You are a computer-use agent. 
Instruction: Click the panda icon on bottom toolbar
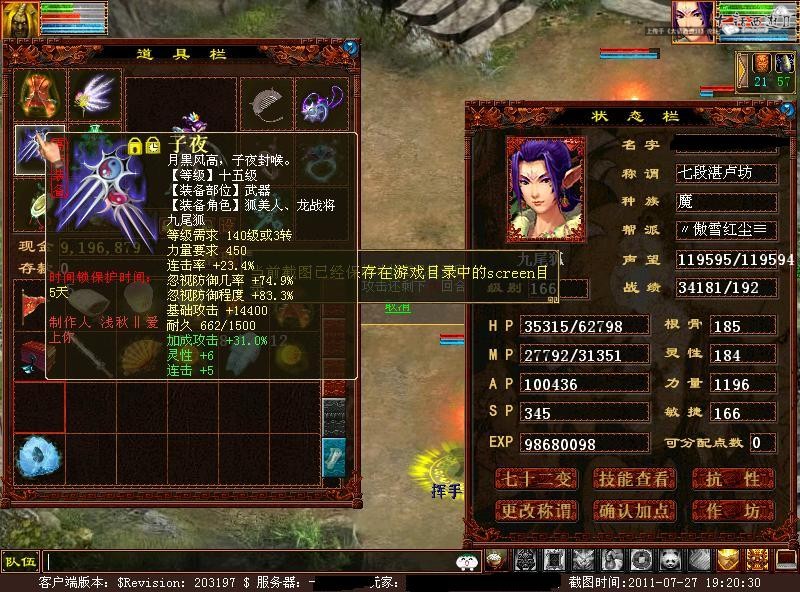pyautogui.click(x=669, y=560)
